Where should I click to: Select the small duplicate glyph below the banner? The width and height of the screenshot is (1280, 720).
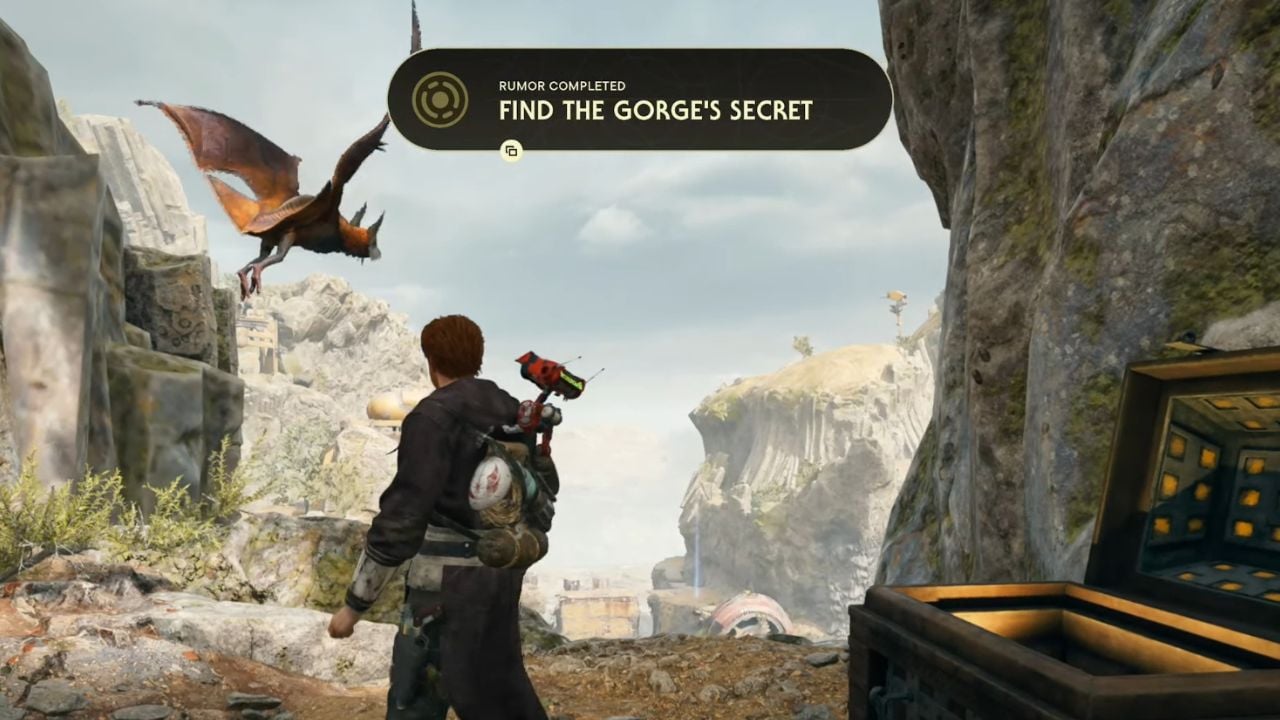[x=513, y=150]
